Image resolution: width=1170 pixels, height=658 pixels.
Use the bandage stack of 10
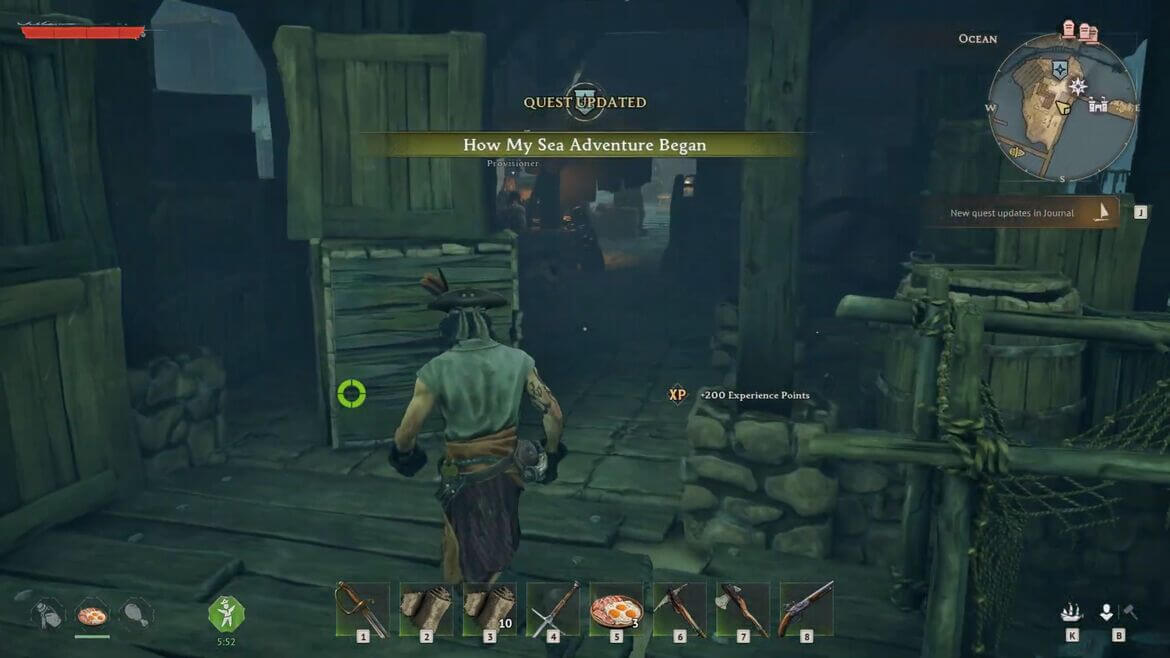(x=489, y=608)
